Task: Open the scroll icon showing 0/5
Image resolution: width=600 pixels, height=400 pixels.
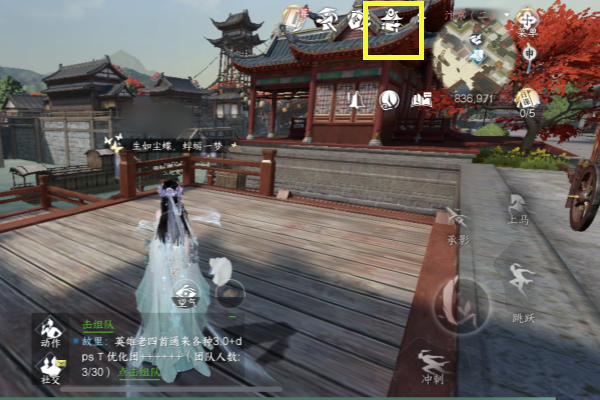Action: [x=526, y=100]
